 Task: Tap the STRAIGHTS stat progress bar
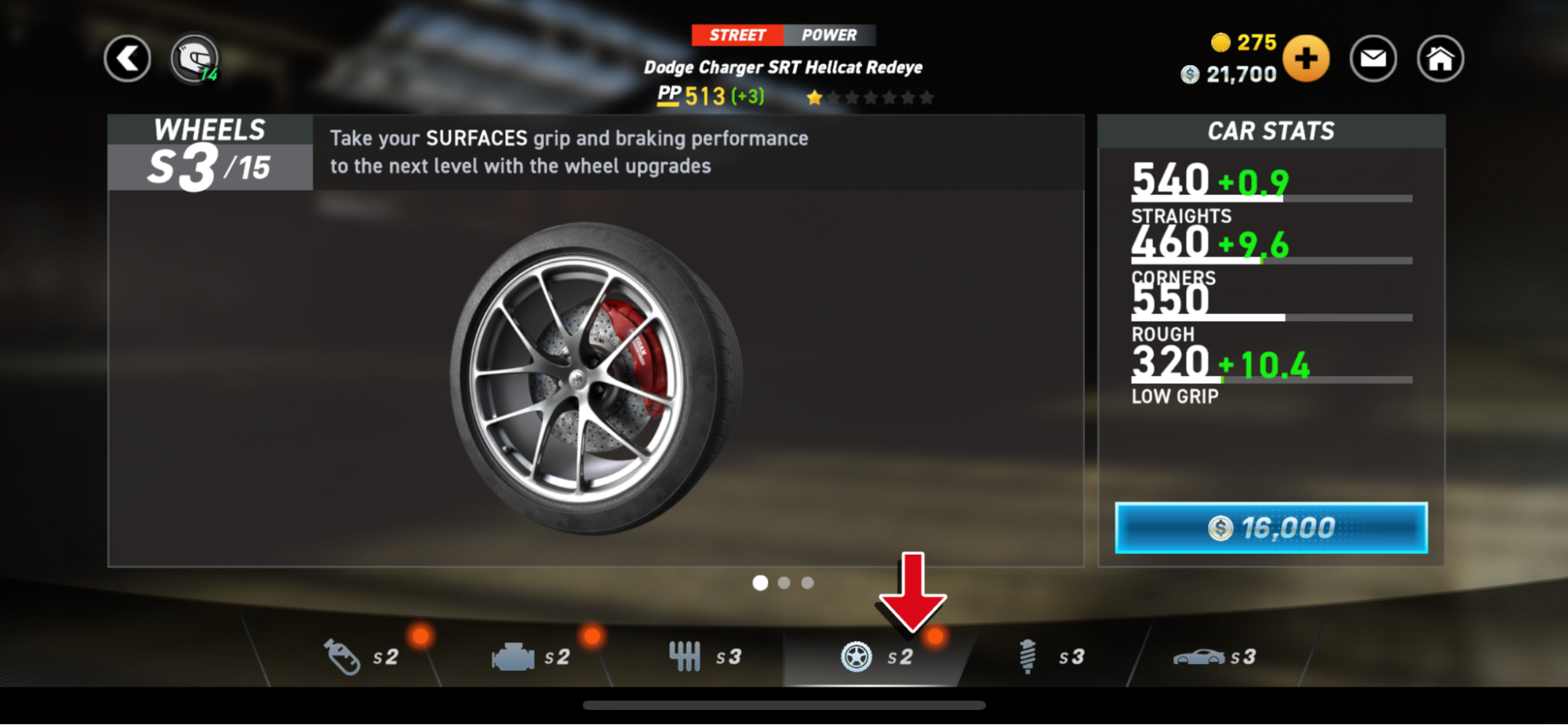(1271, 198)
